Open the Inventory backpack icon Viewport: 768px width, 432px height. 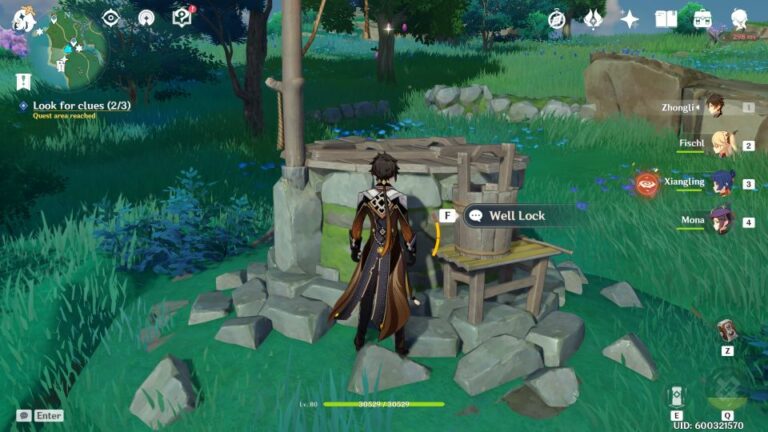click(702, 19)
